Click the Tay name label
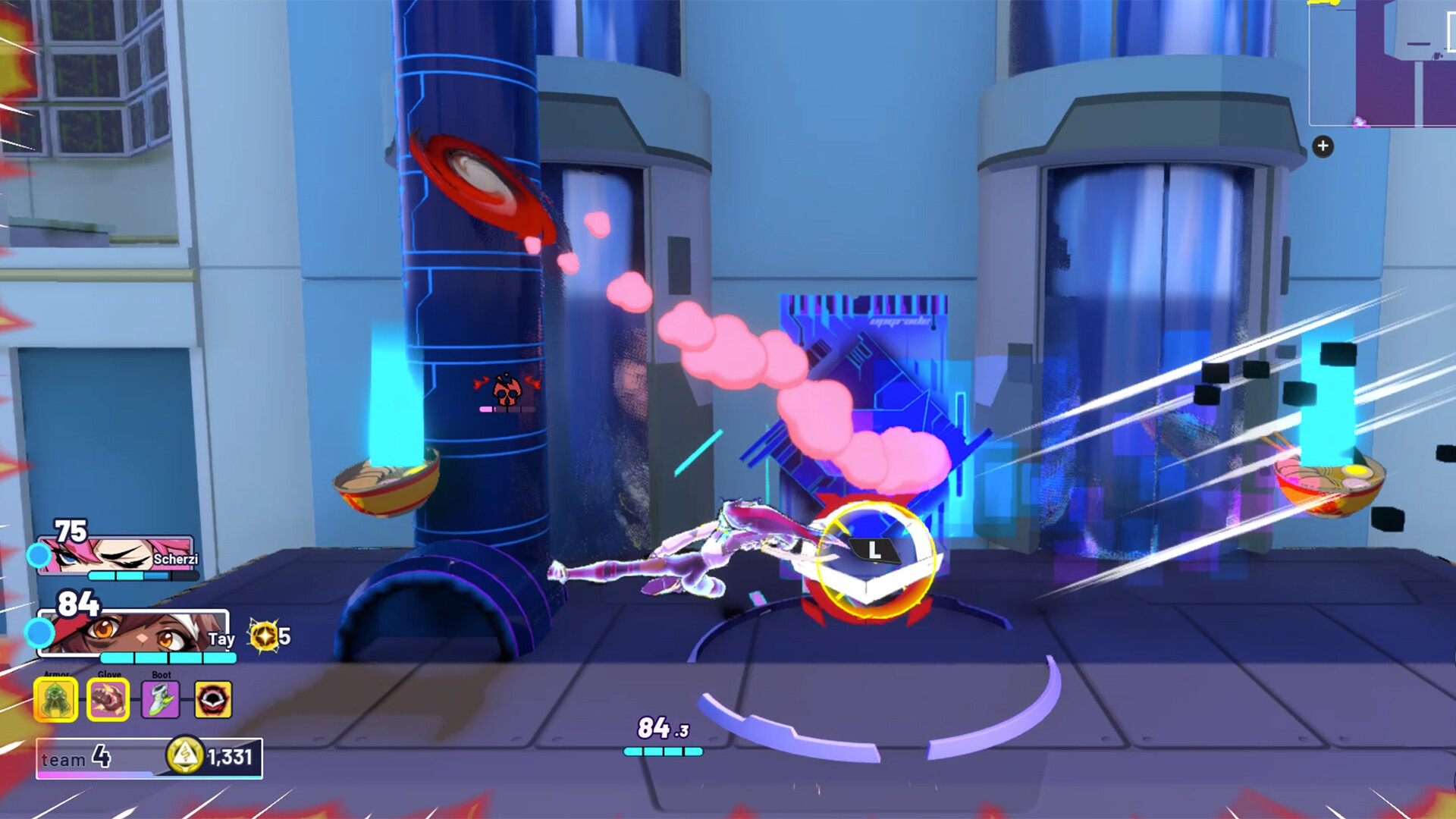The image size is (1456, 819). point(222,639)
